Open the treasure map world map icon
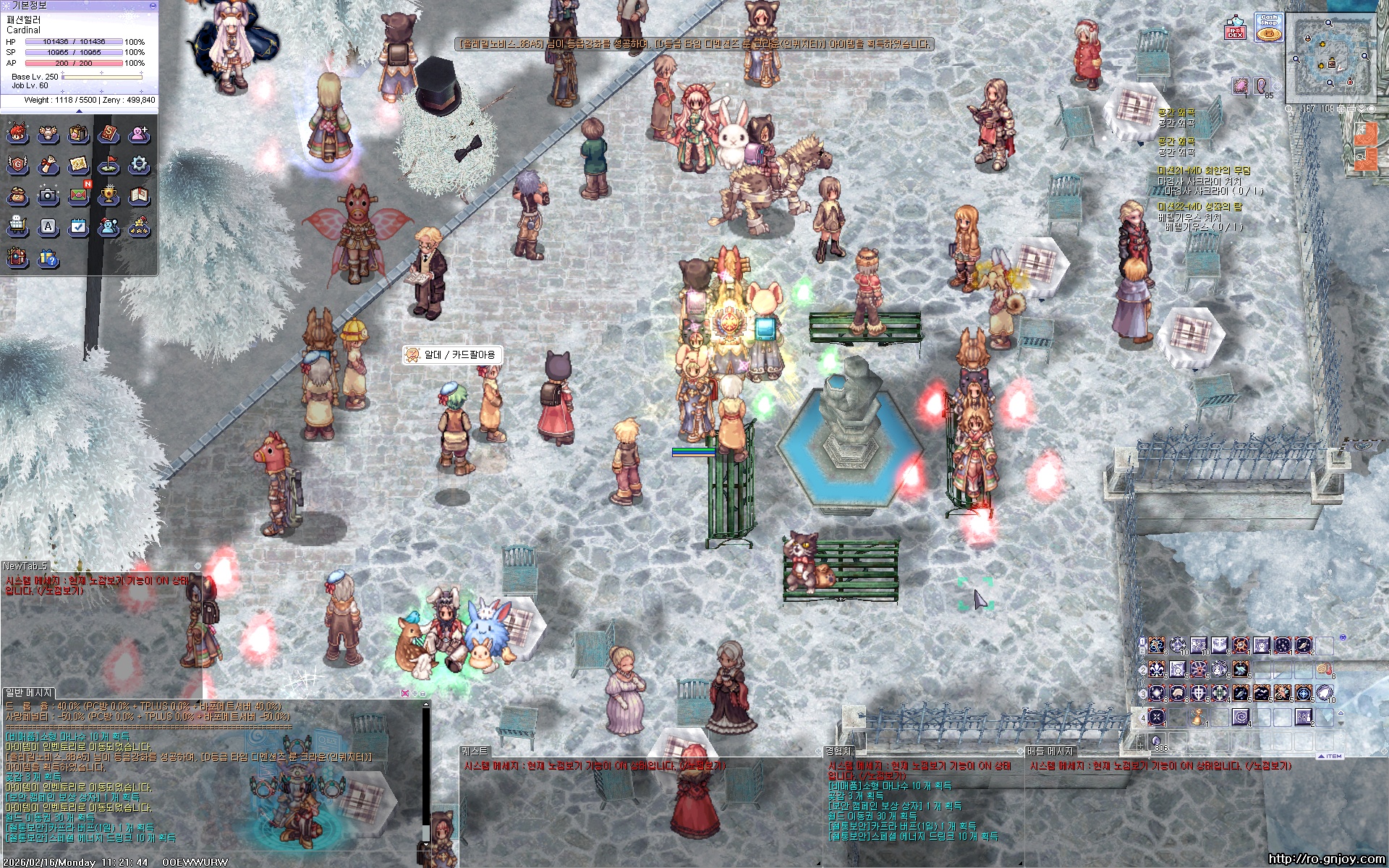 coord(78,165)
